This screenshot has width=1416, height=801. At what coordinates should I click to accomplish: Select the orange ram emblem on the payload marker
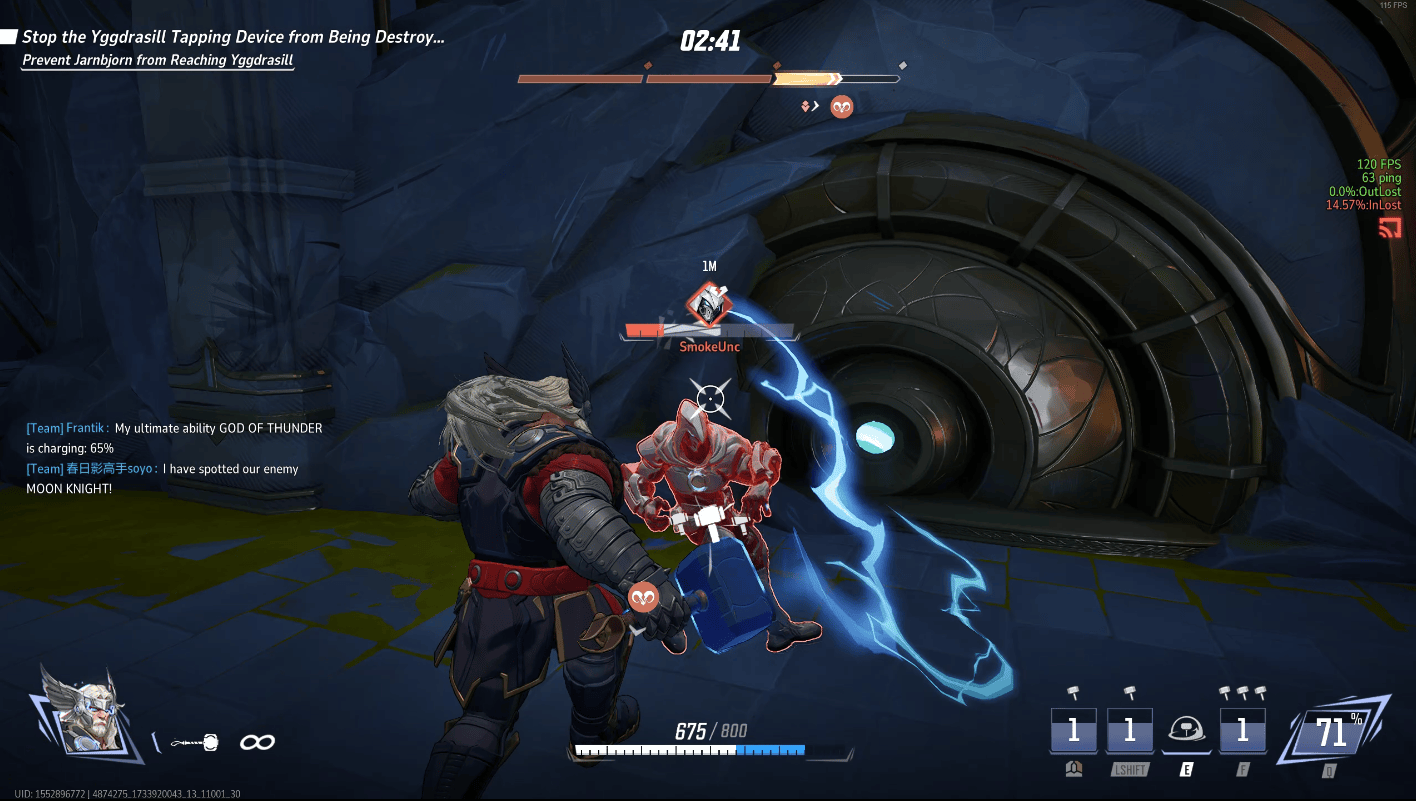(841, 106)
